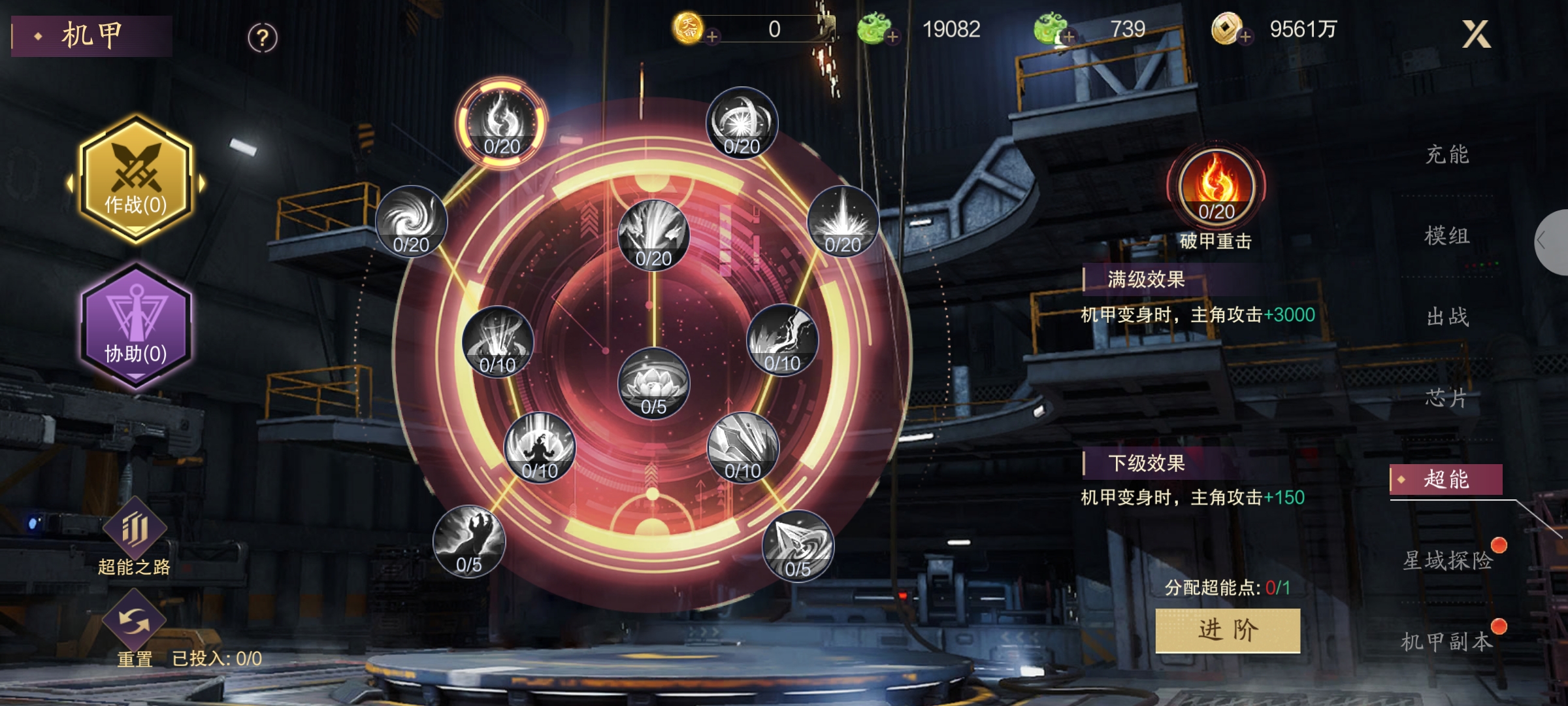Choose the spiral vortex skill node
This screenshot has height=706, width=1568.
pyautogui.click(x=411, y=222)
